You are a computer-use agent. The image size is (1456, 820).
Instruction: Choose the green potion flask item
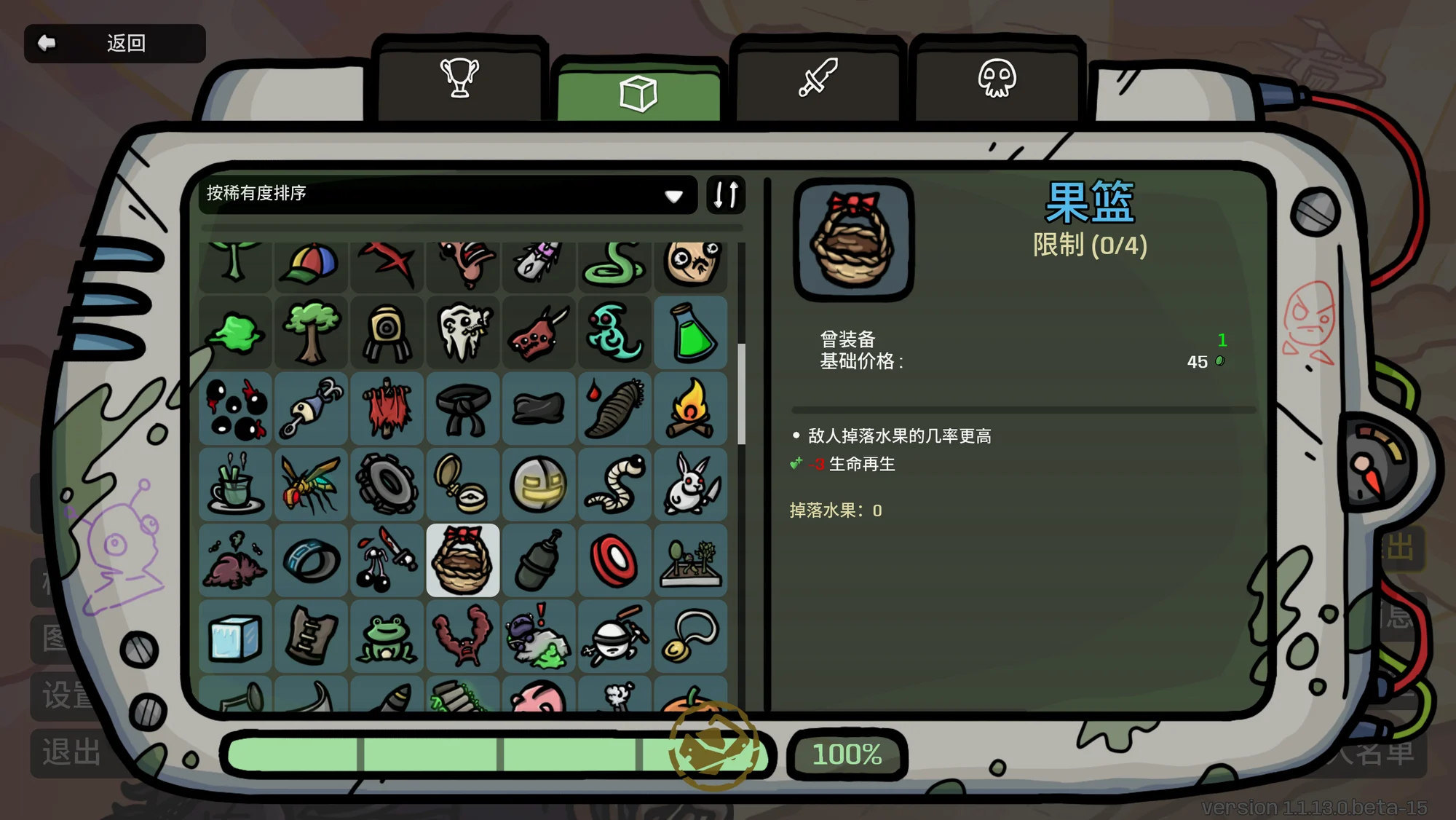(x=690, y=334)
